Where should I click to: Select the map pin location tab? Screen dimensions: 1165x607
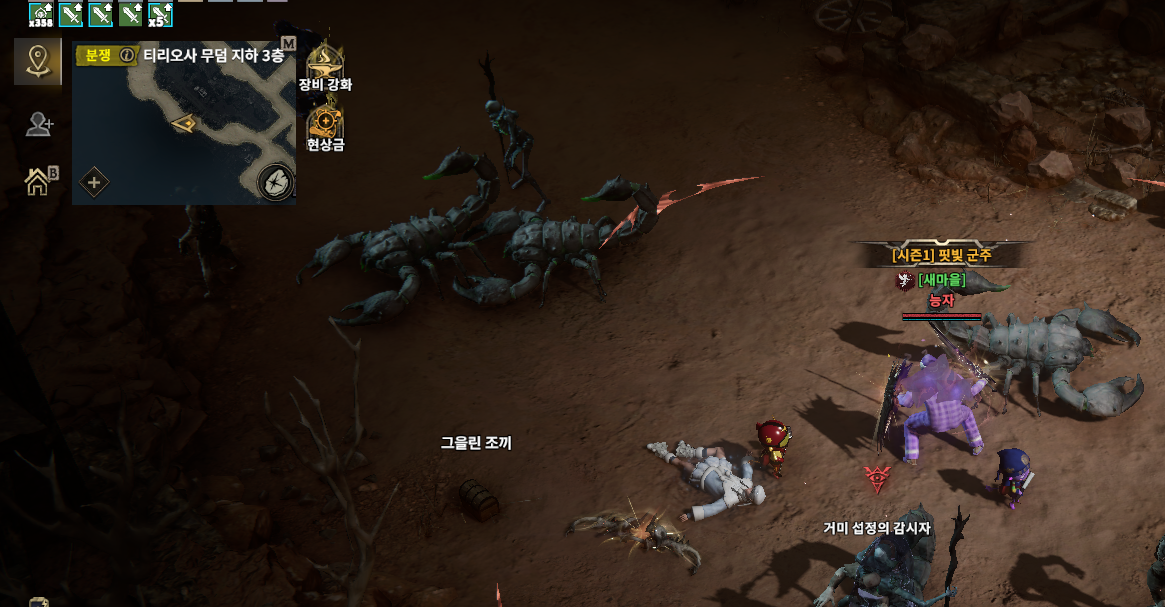pyautogui.click(x=38, y=62)
